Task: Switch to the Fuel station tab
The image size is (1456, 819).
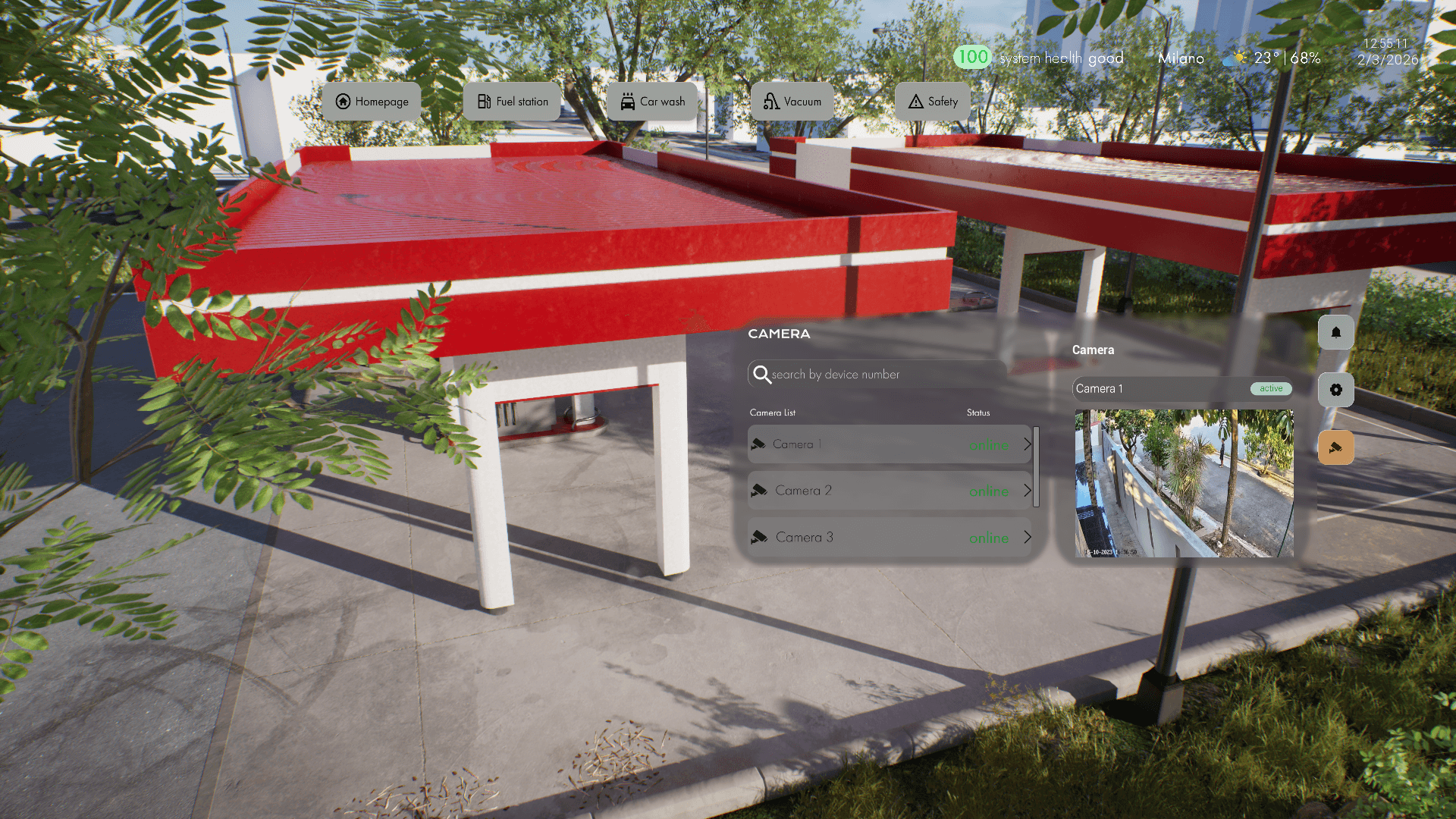Action: pos(512,102)
